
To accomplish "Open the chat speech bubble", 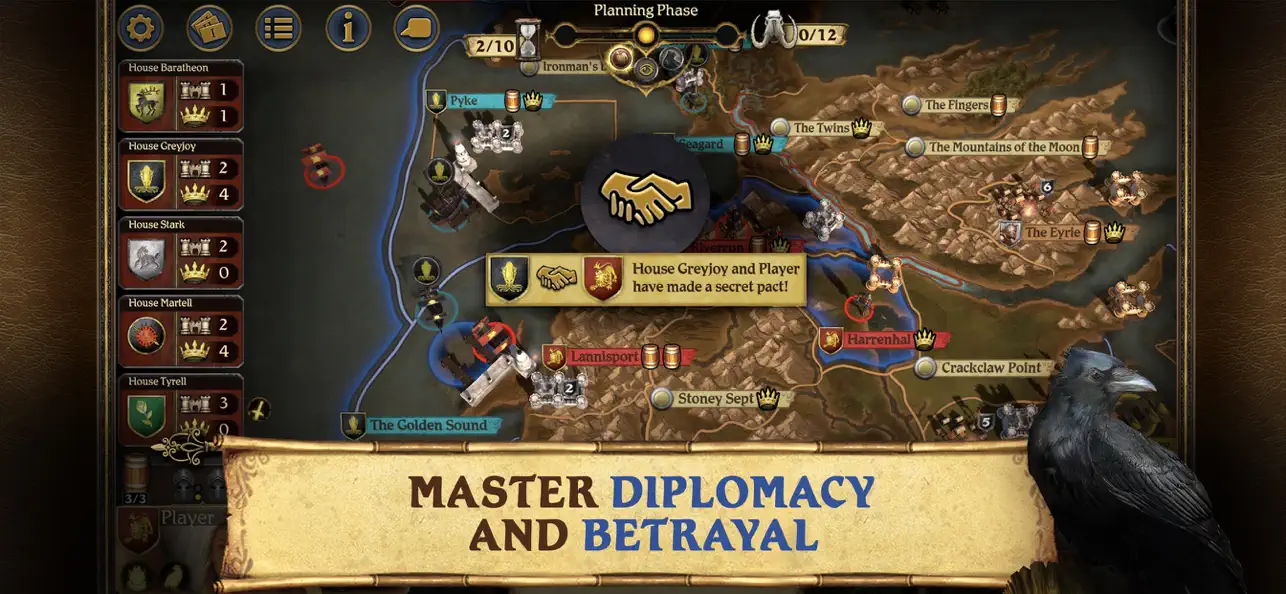I will [x=416, y=26].
